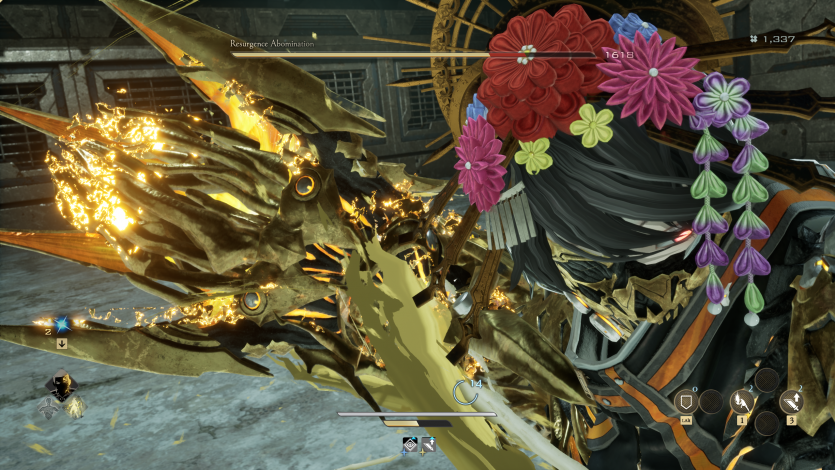Select the shield item slot
This screenshot has width=835, height=470.
686,401
